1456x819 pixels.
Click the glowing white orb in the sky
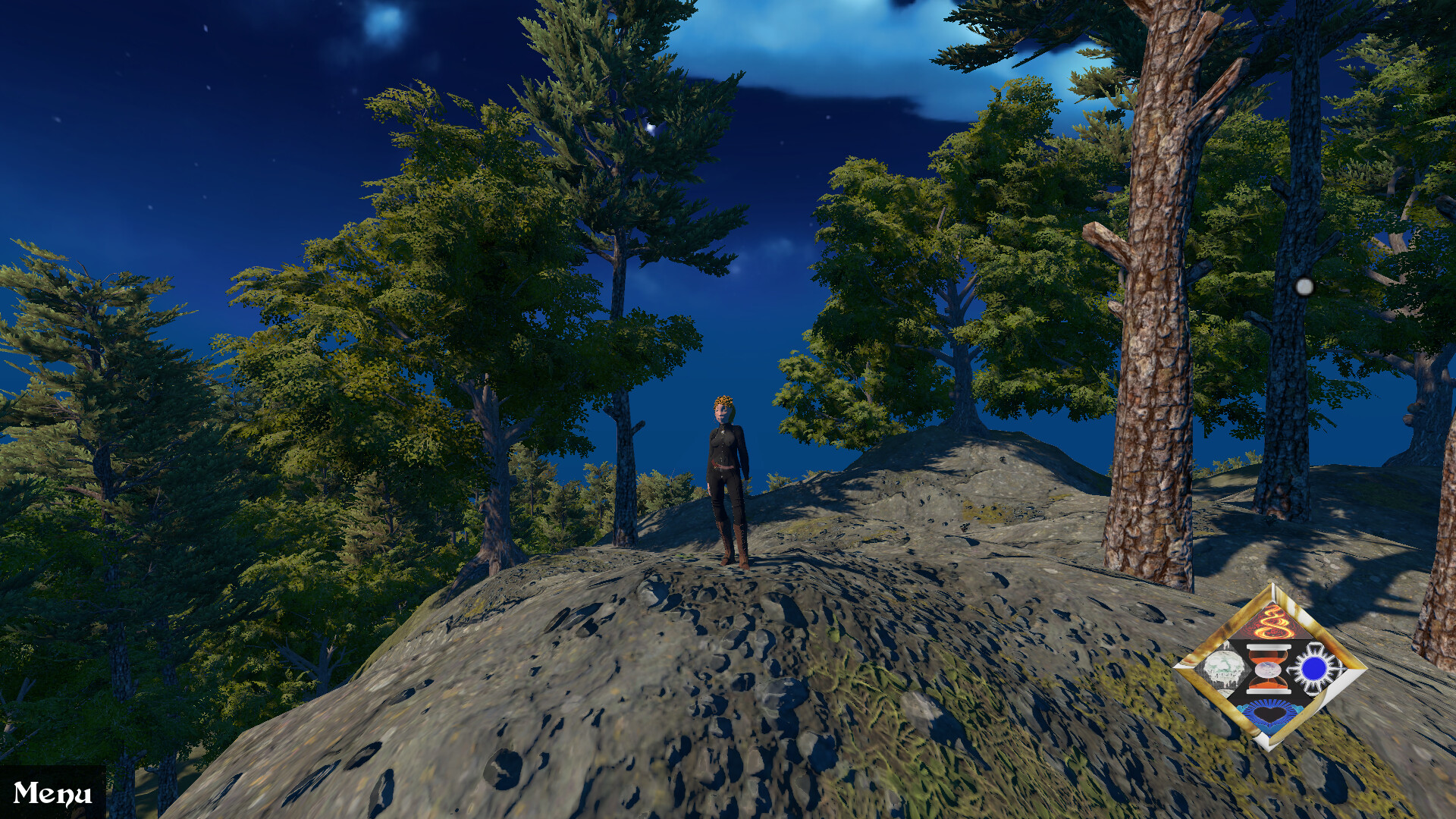[x=1306, y=286]
